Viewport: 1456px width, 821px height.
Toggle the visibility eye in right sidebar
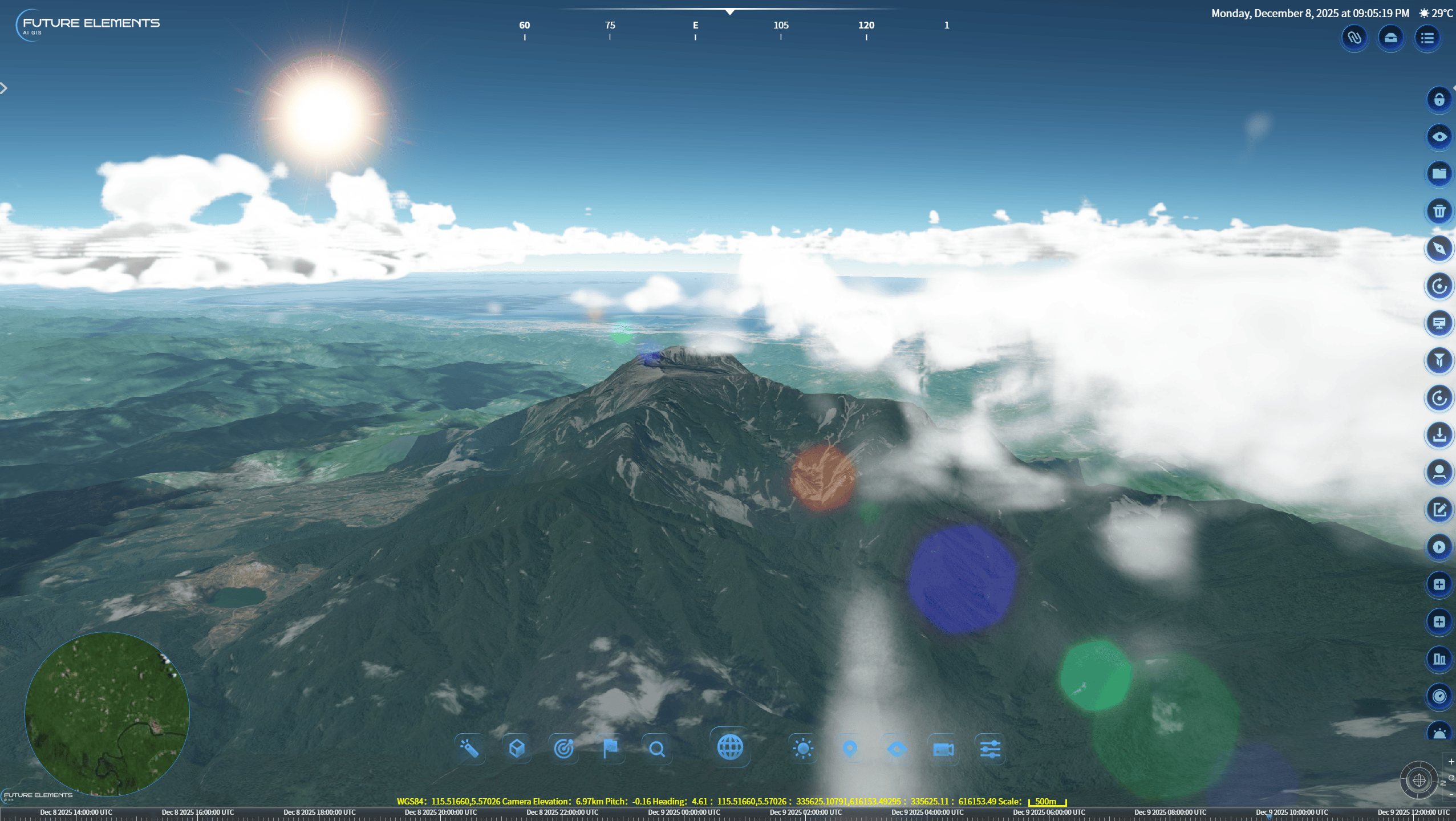pos(1439,136)
